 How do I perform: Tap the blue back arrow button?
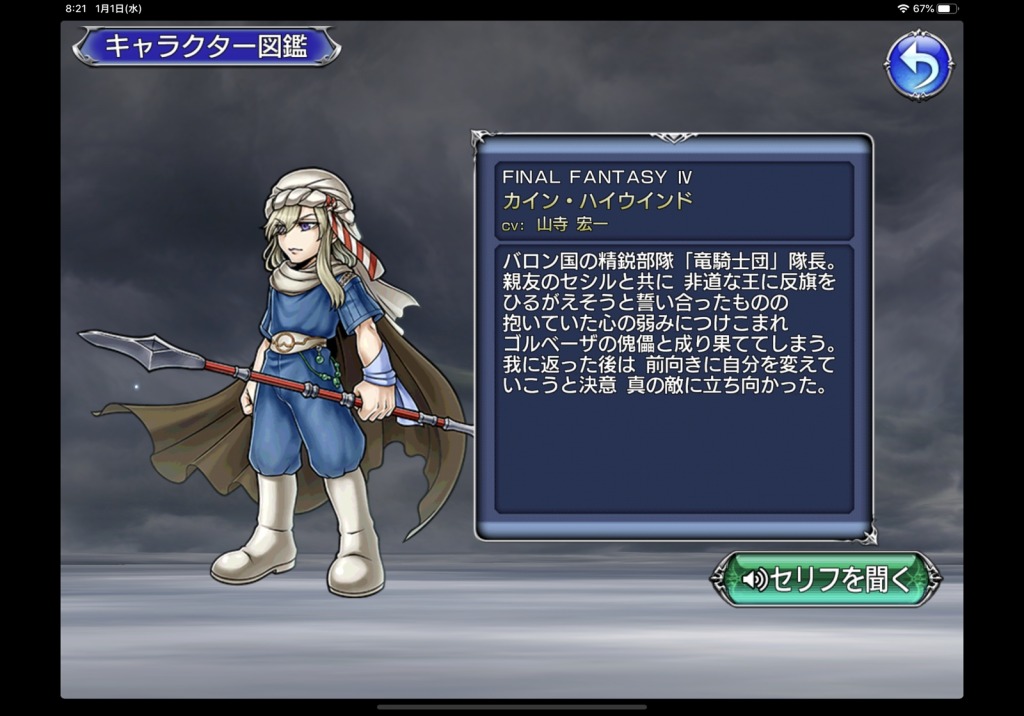point(918,66)
